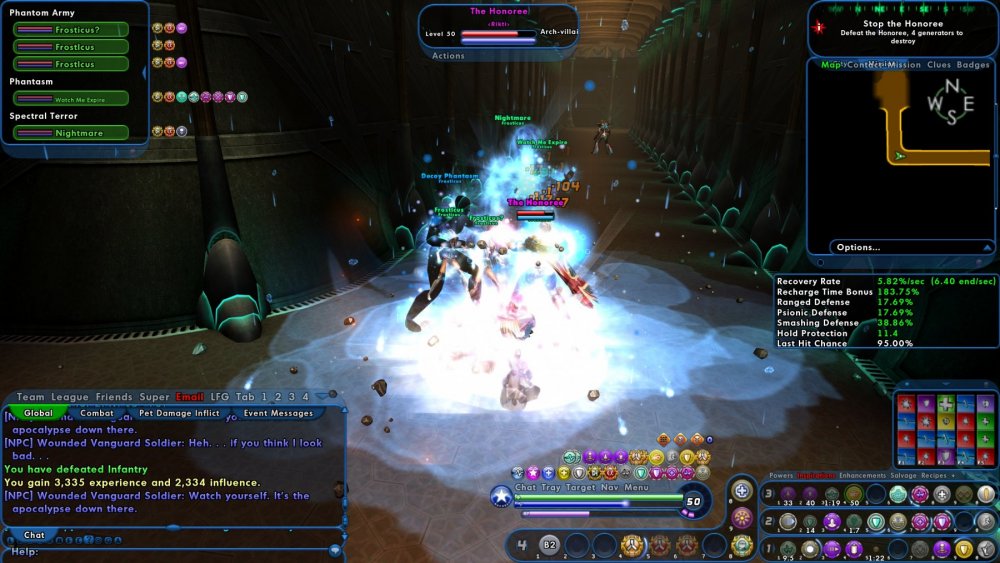Switch to the Combat chat tab

tap(97, 413)
